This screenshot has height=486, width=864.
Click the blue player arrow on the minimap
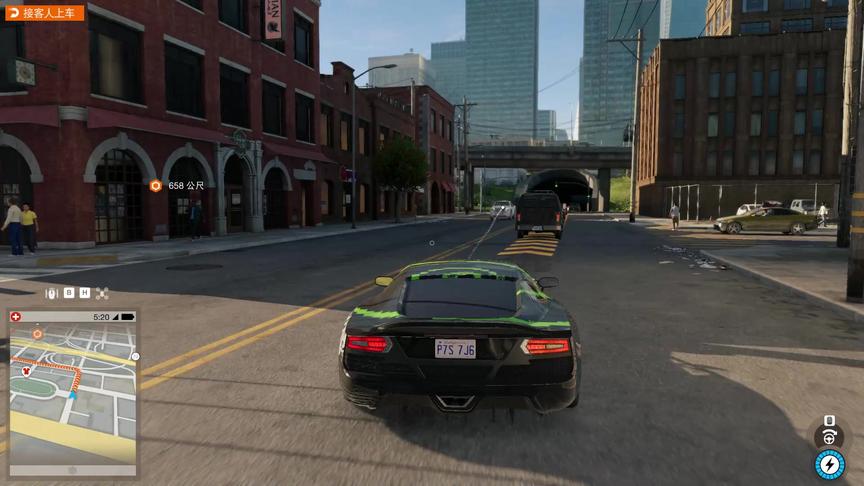click(x=72, y=395)
